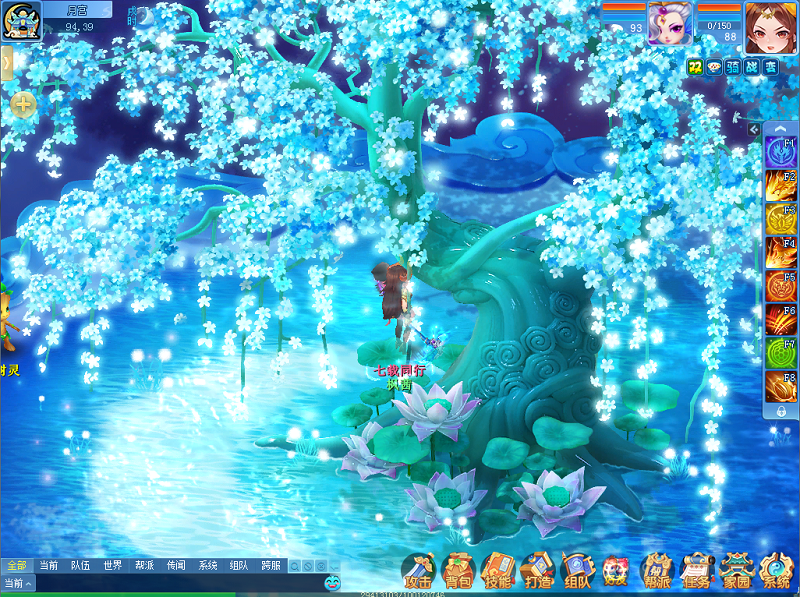Open the 攻击 (Attack) menu button

[418, 571]
